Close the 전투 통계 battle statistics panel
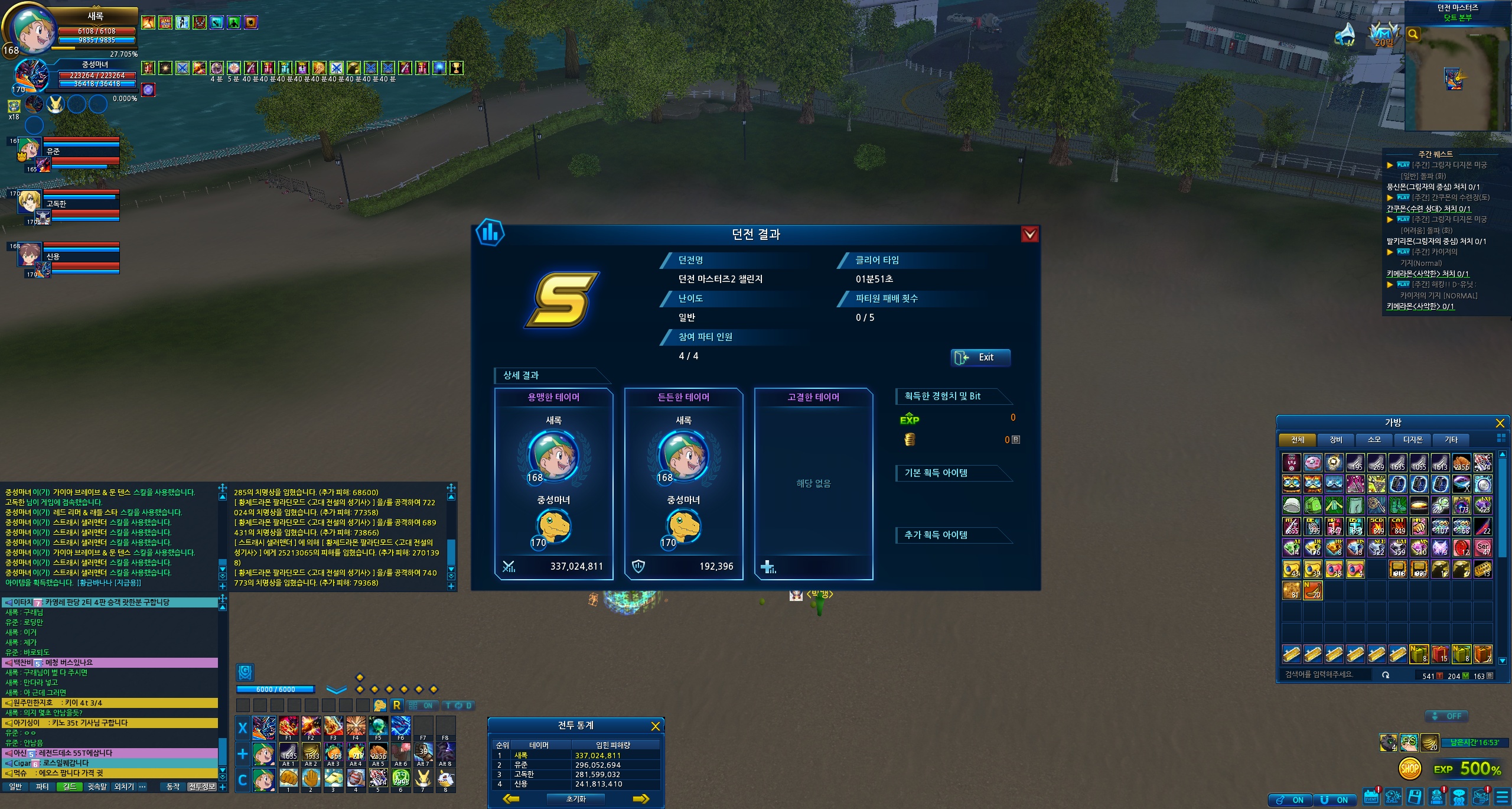Viewport: 1512px width, 809px height. [x=655, y=726]
